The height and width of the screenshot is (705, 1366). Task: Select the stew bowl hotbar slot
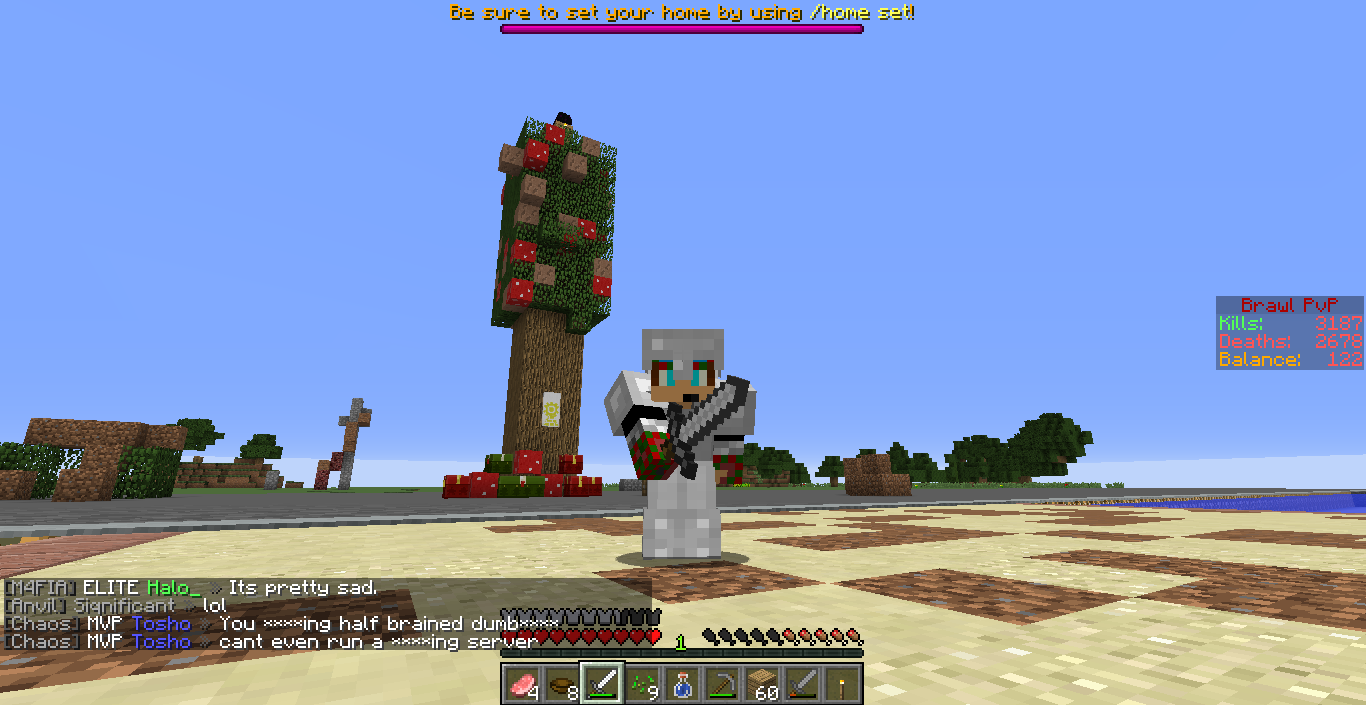[x=562, y=684]
